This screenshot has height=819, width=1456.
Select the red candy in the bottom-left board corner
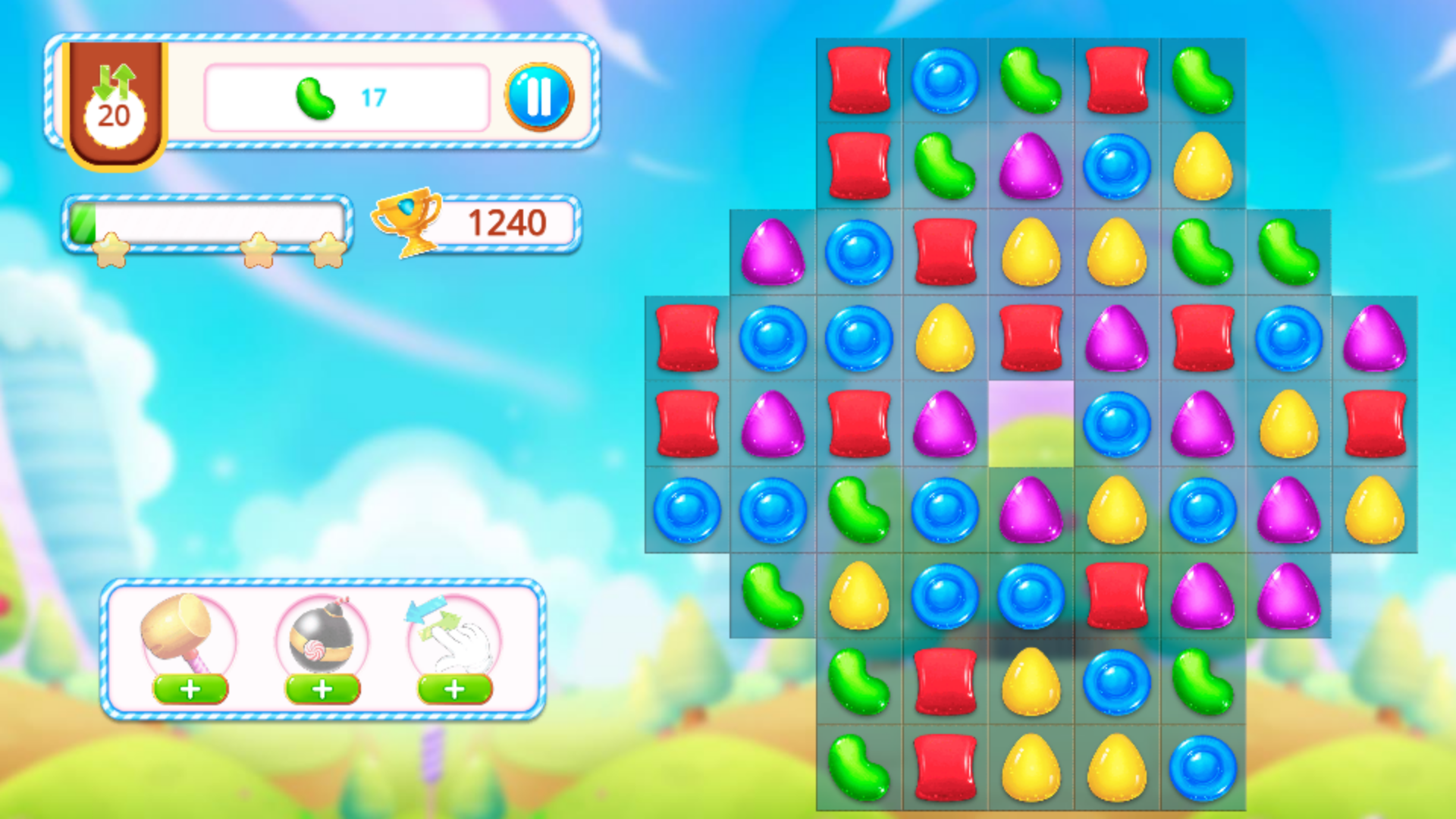pyautogui.click(x=944, y=766)
